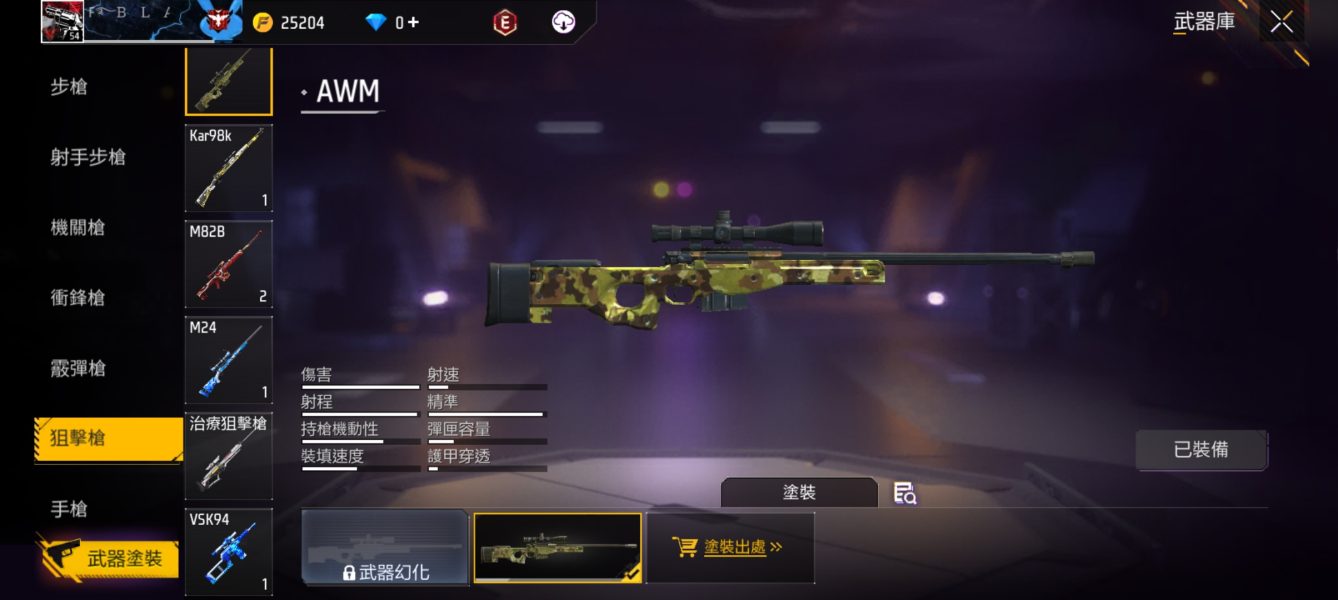Open the 武器塗裝 weapon skins button

click(x=110, y=559)
